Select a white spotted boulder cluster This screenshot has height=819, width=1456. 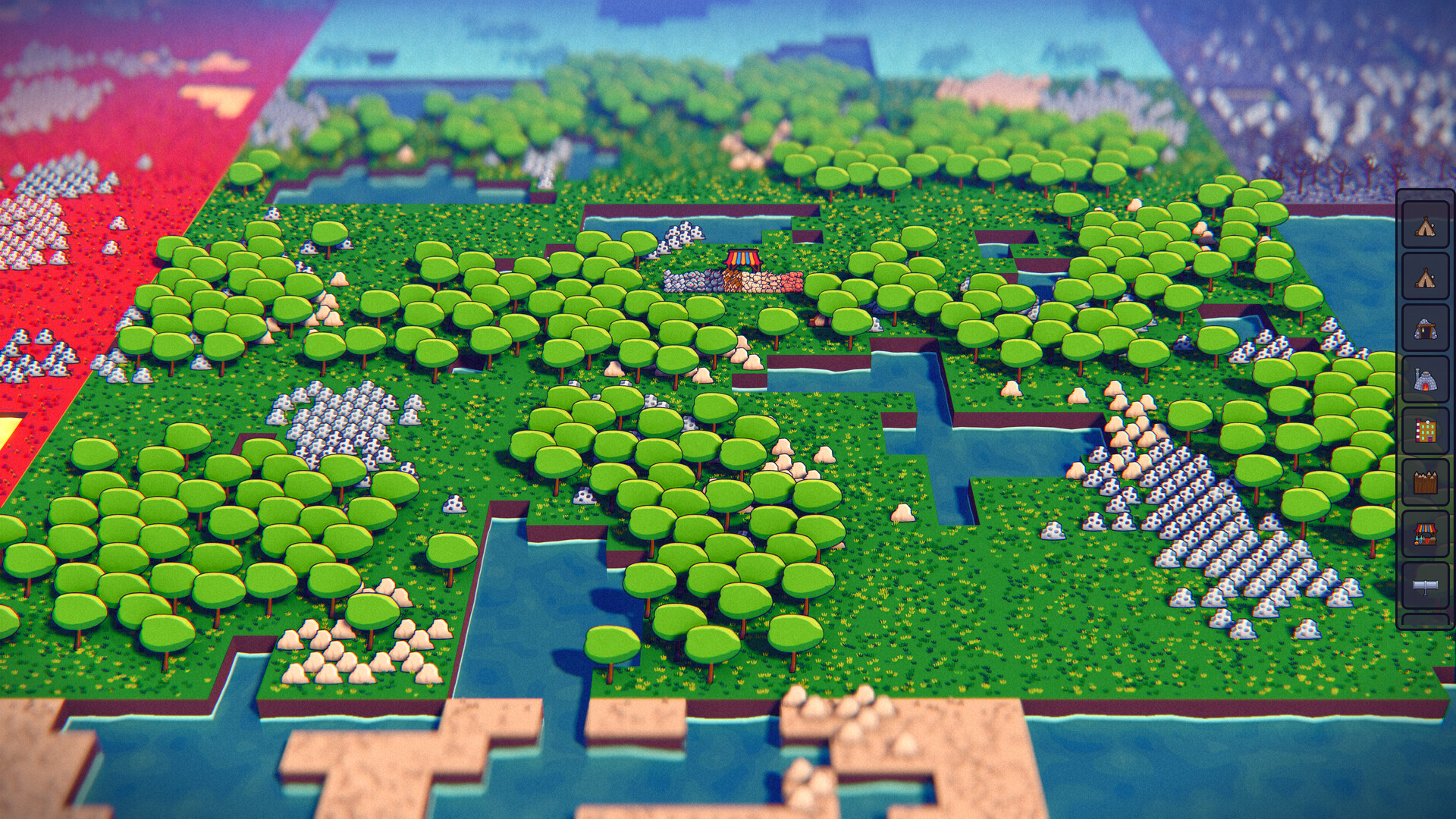[341, 425]
